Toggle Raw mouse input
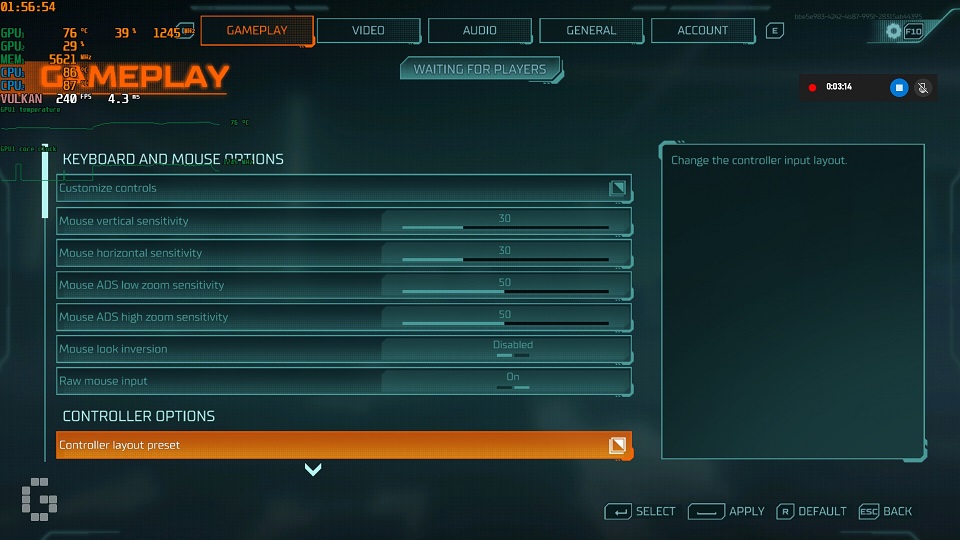Viewport: 960px width, 540px height. click(x=512, y=381)
